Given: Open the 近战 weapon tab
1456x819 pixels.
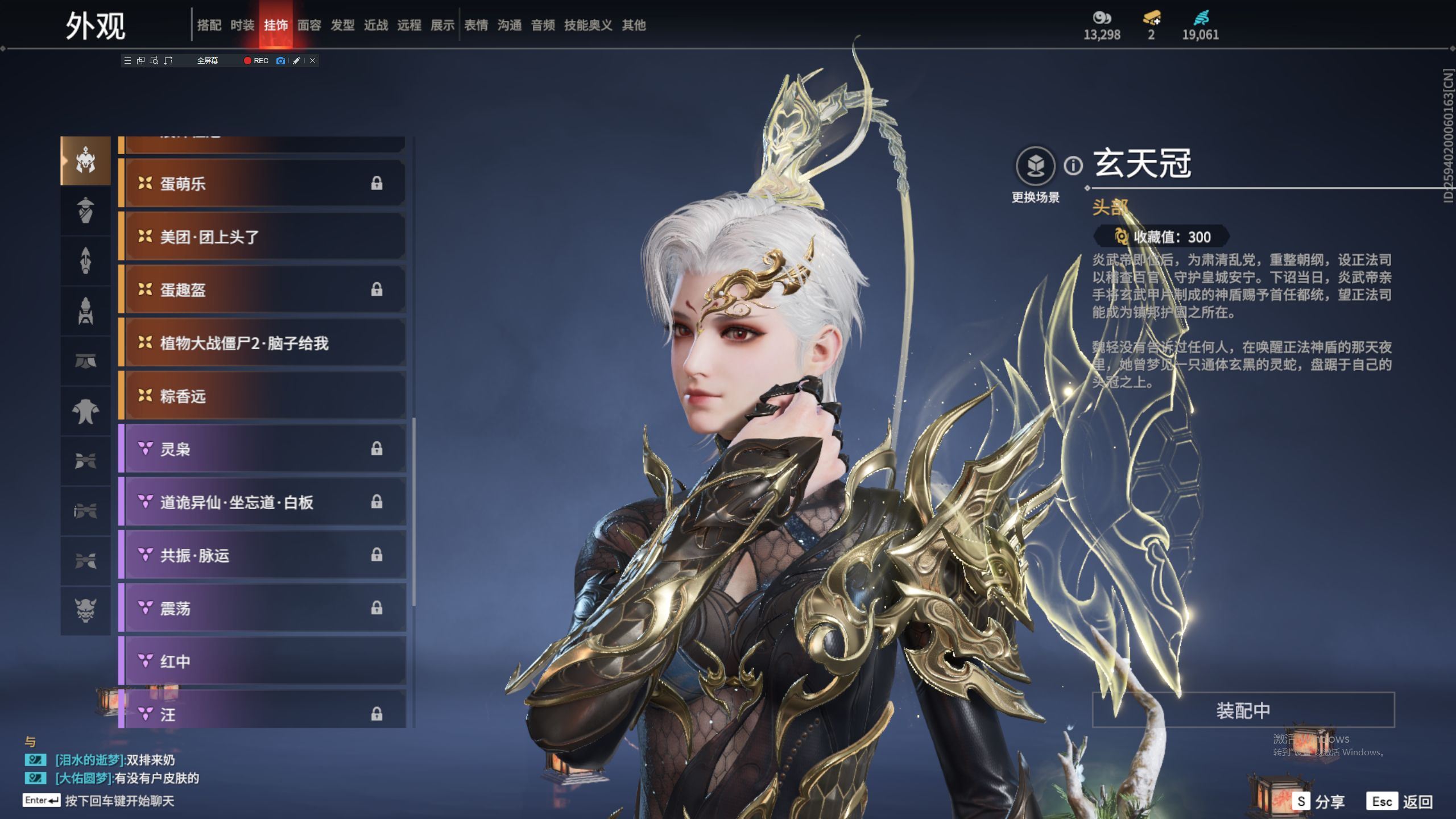Looking at the screenshot, I should tap(376, 25).
